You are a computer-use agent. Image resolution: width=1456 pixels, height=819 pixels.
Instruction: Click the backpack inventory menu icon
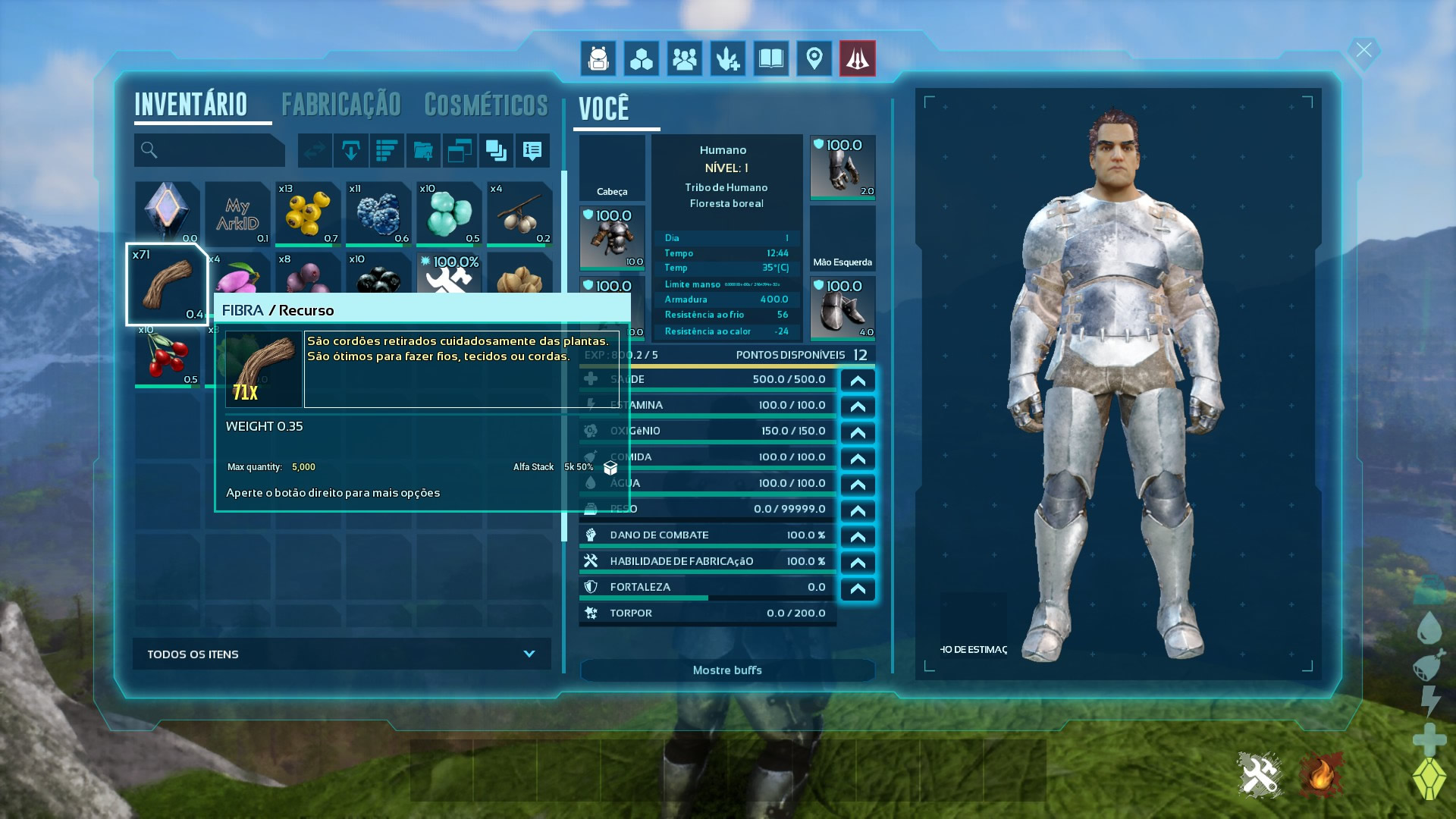point(598,58)
